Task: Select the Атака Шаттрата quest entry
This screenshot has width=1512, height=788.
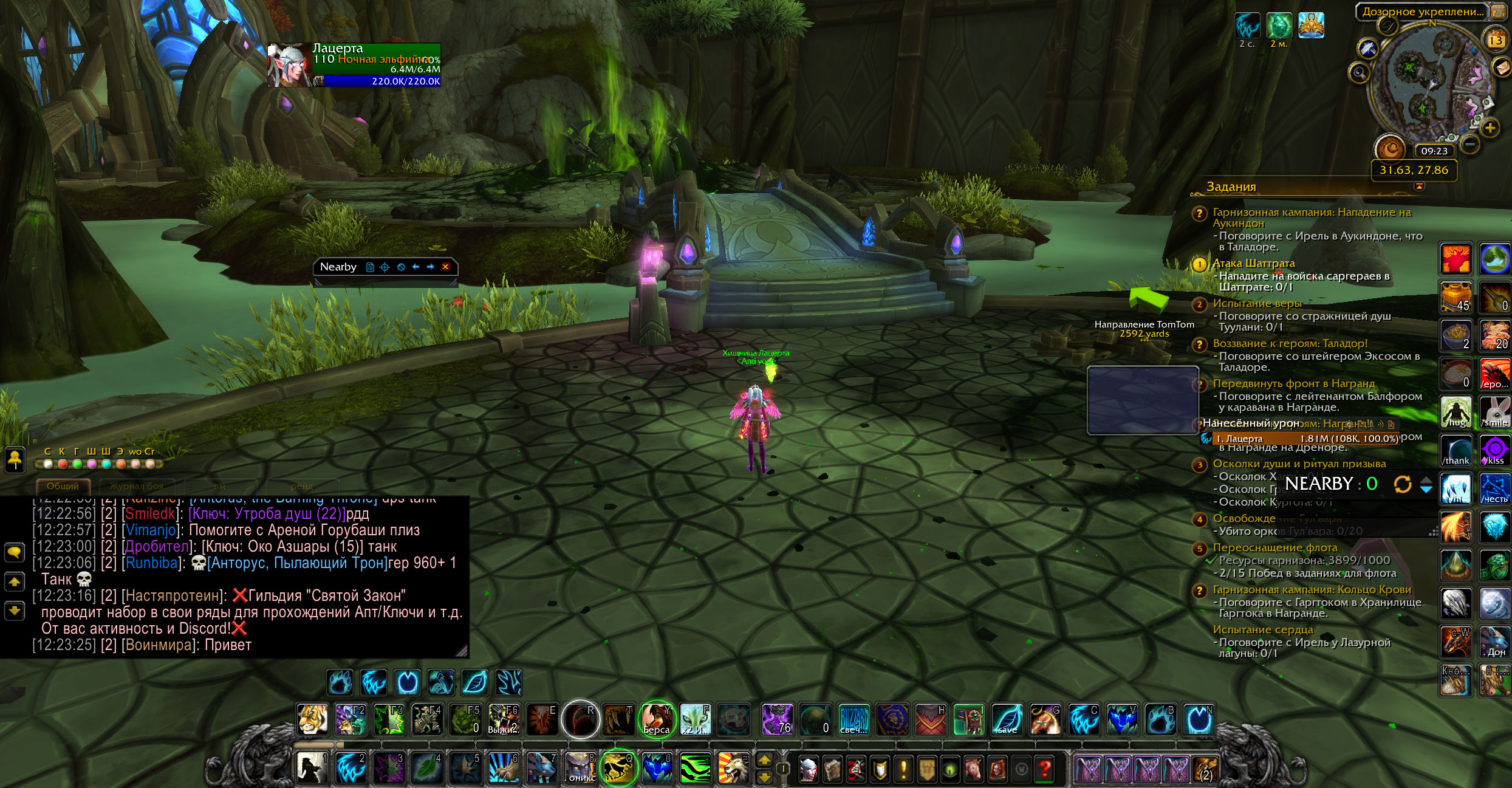Action: 1253,263
